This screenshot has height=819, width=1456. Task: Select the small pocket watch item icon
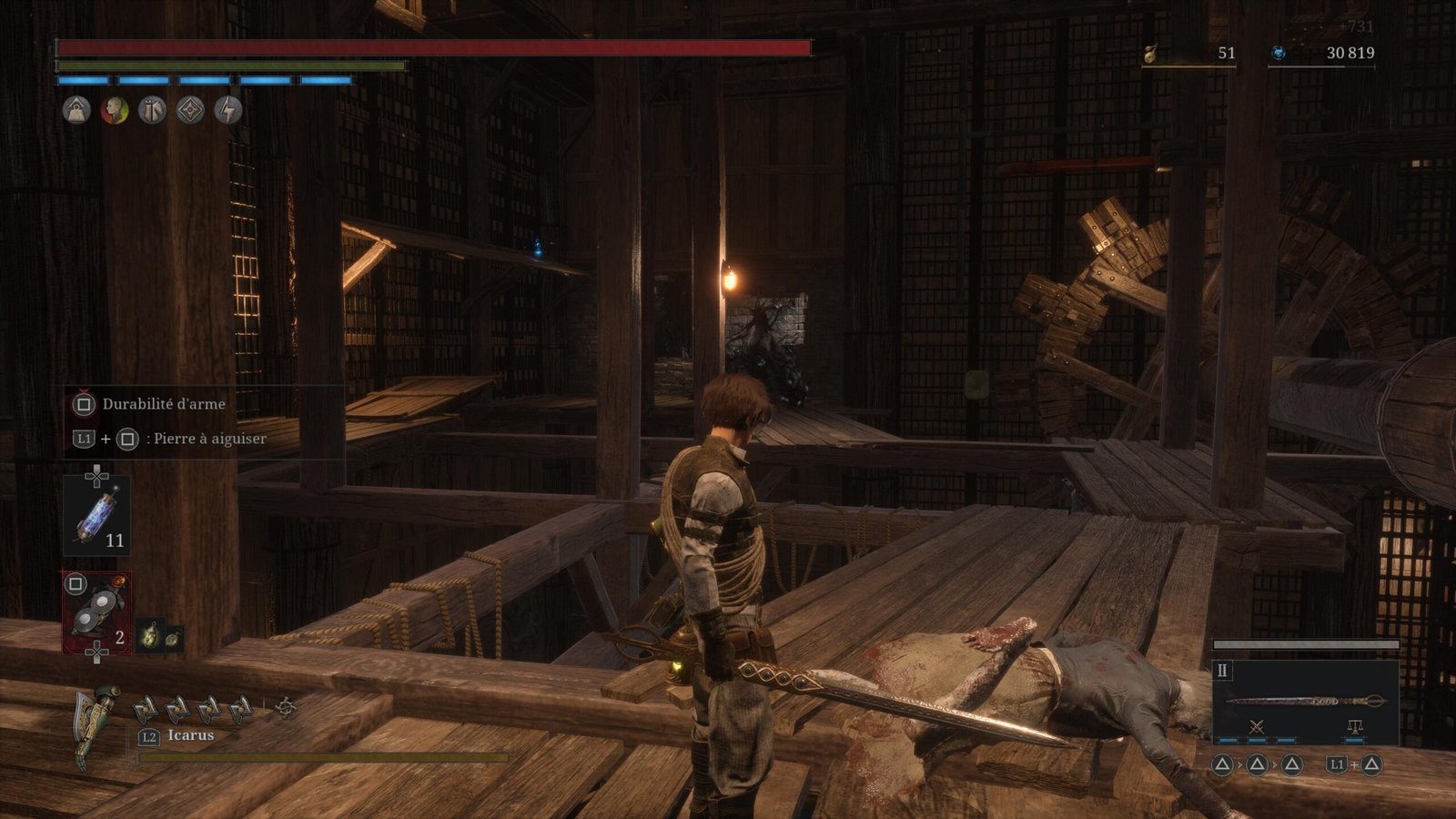[172, 639]
